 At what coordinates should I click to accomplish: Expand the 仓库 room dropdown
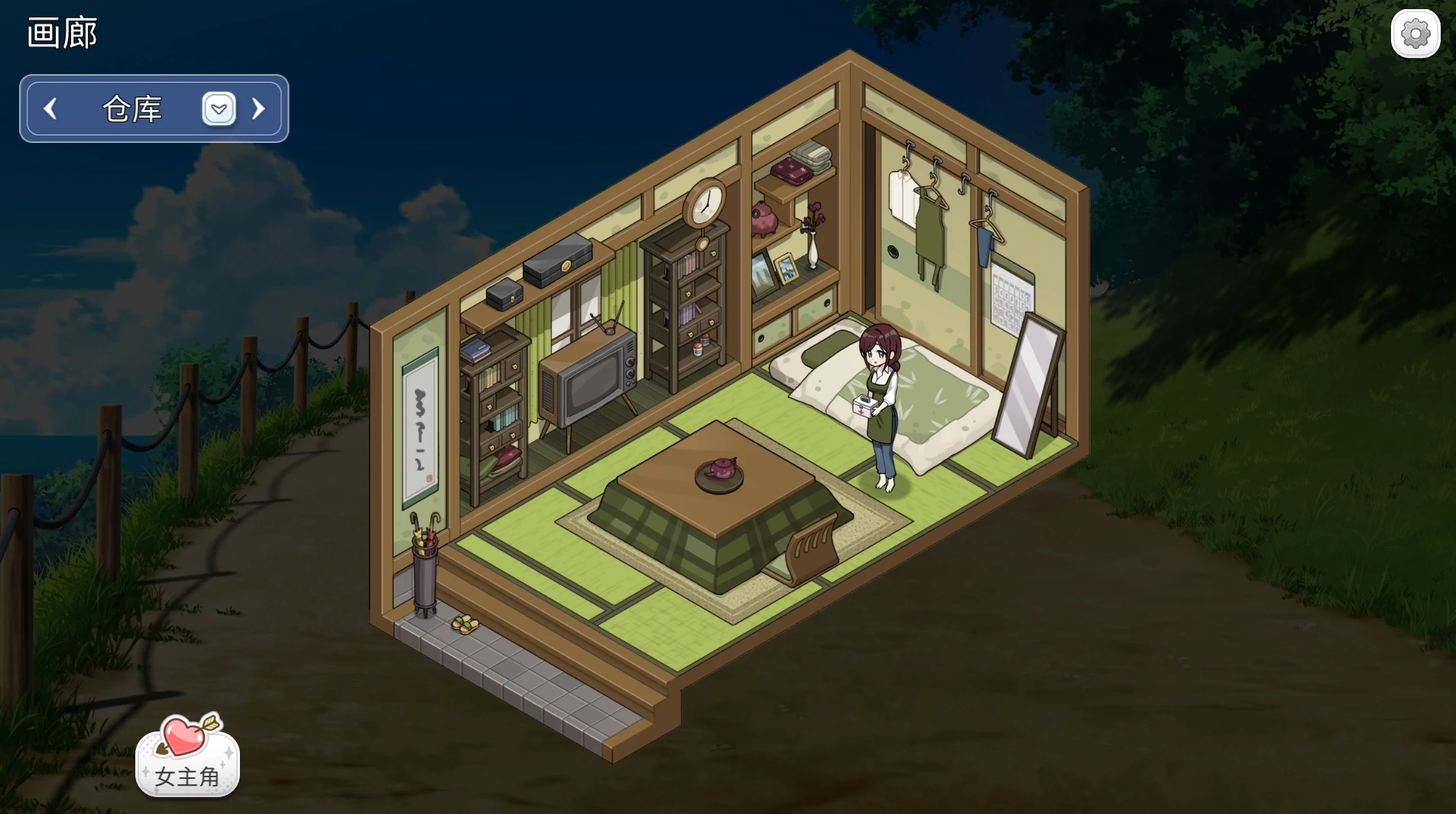tap(219, 109)
